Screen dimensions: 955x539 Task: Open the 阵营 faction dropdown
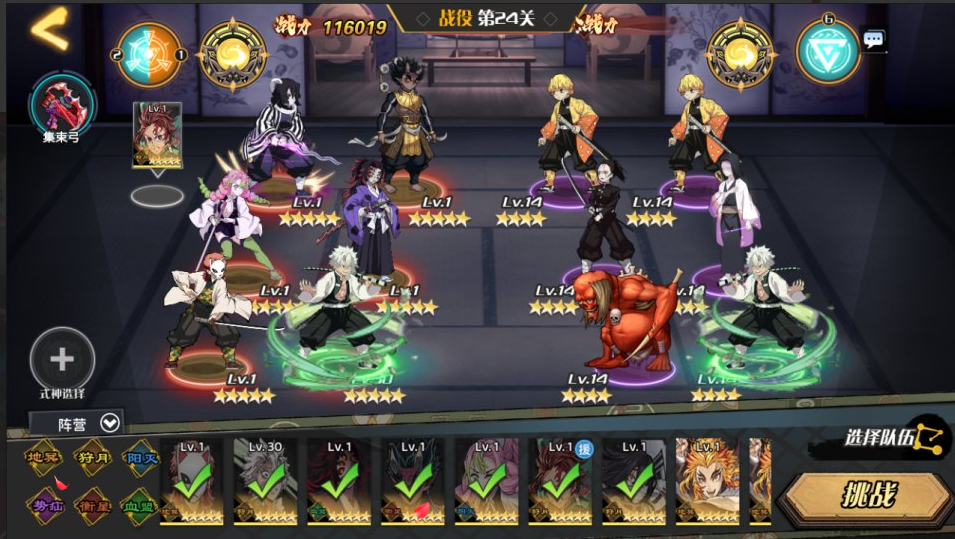coord(78,423)
